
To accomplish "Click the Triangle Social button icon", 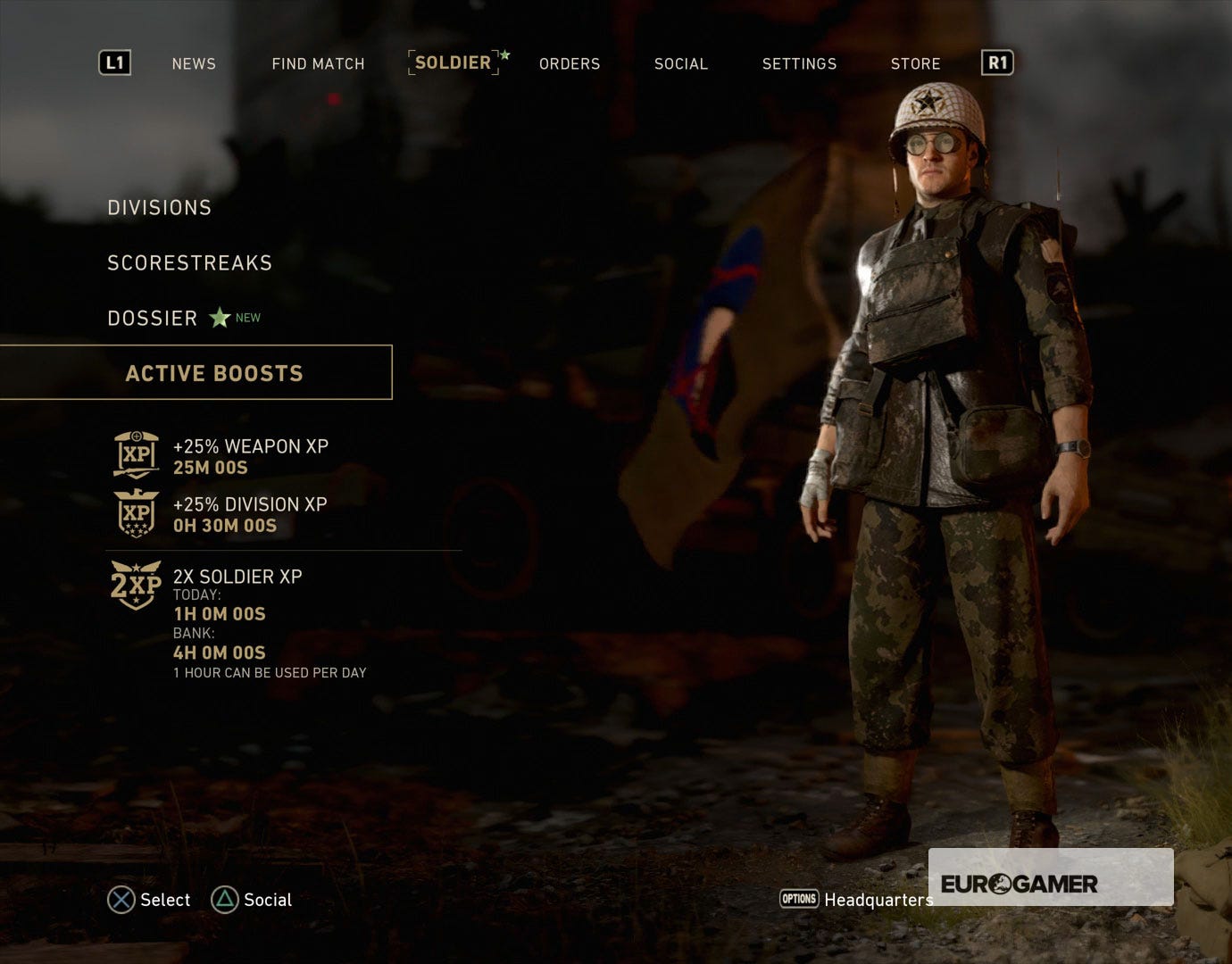I will click(x=225, y=900).
